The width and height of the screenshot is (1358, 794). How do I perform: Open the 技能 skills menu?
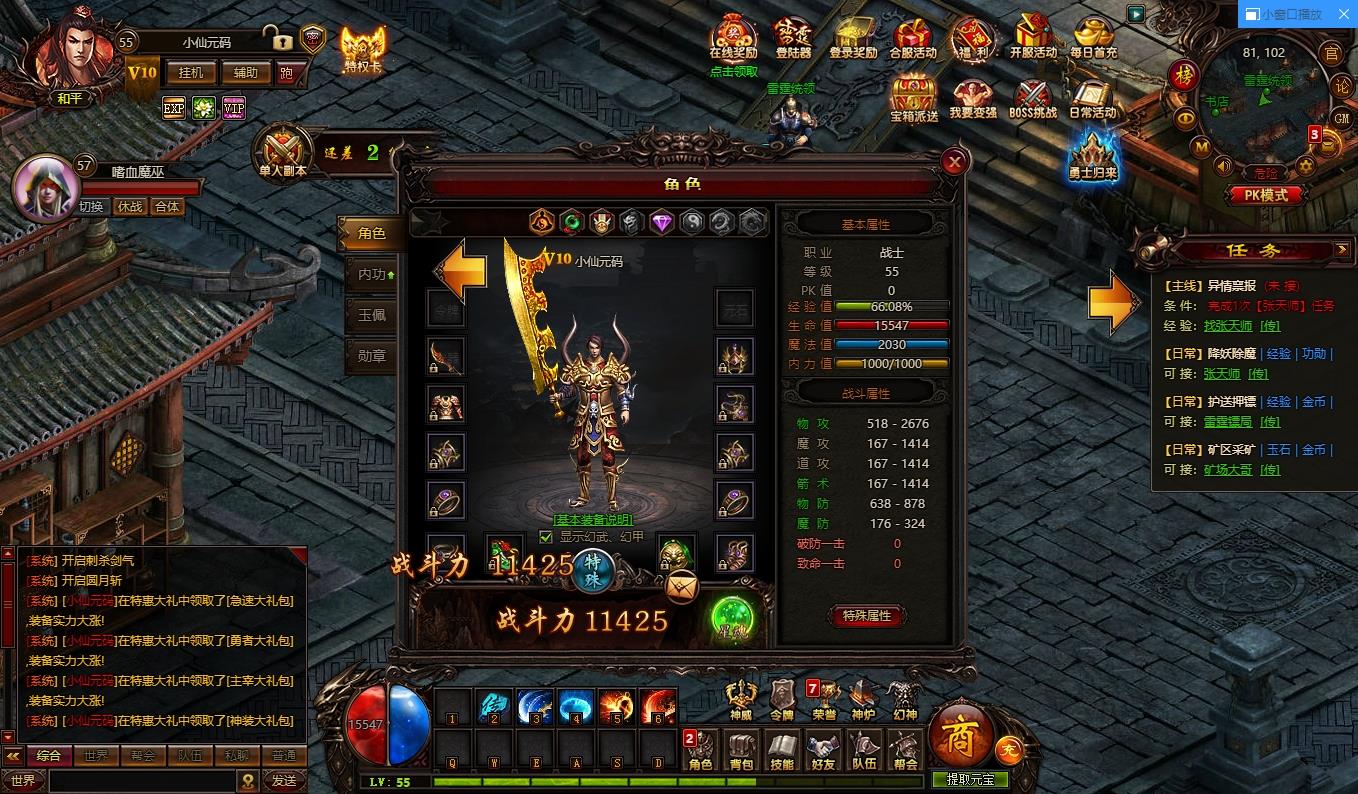click(x=782, y=750)
